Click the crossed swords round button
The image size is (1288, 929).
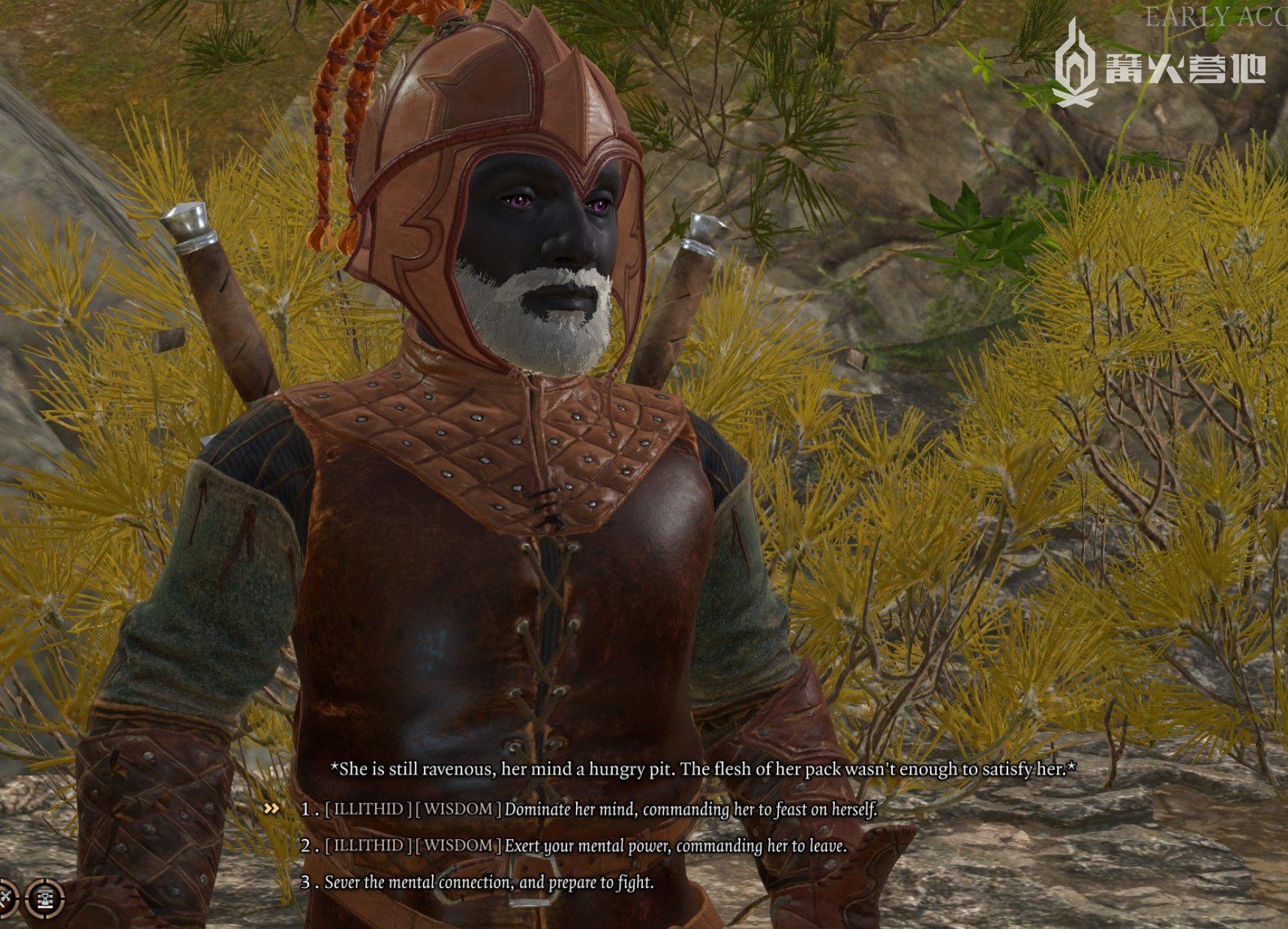[5, 898]
